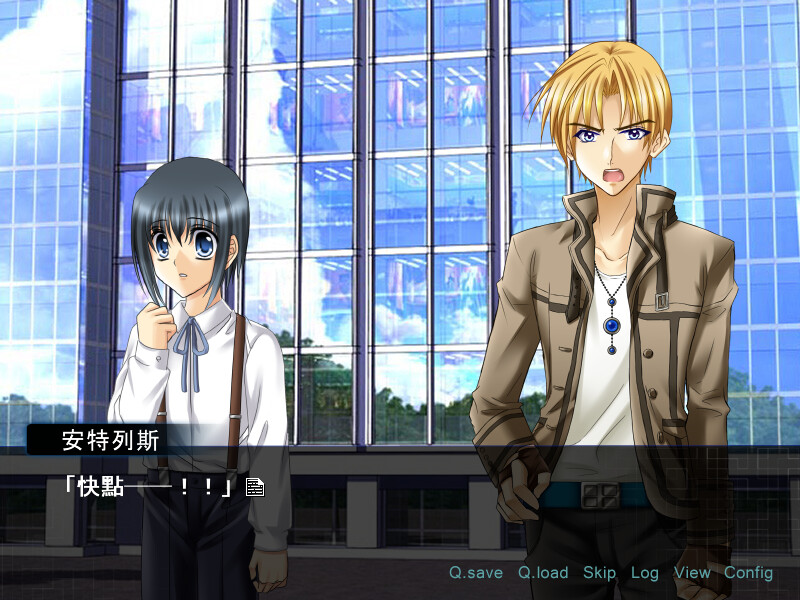
Task: Open the Config settings menu
Action: [x=749, y=573]
